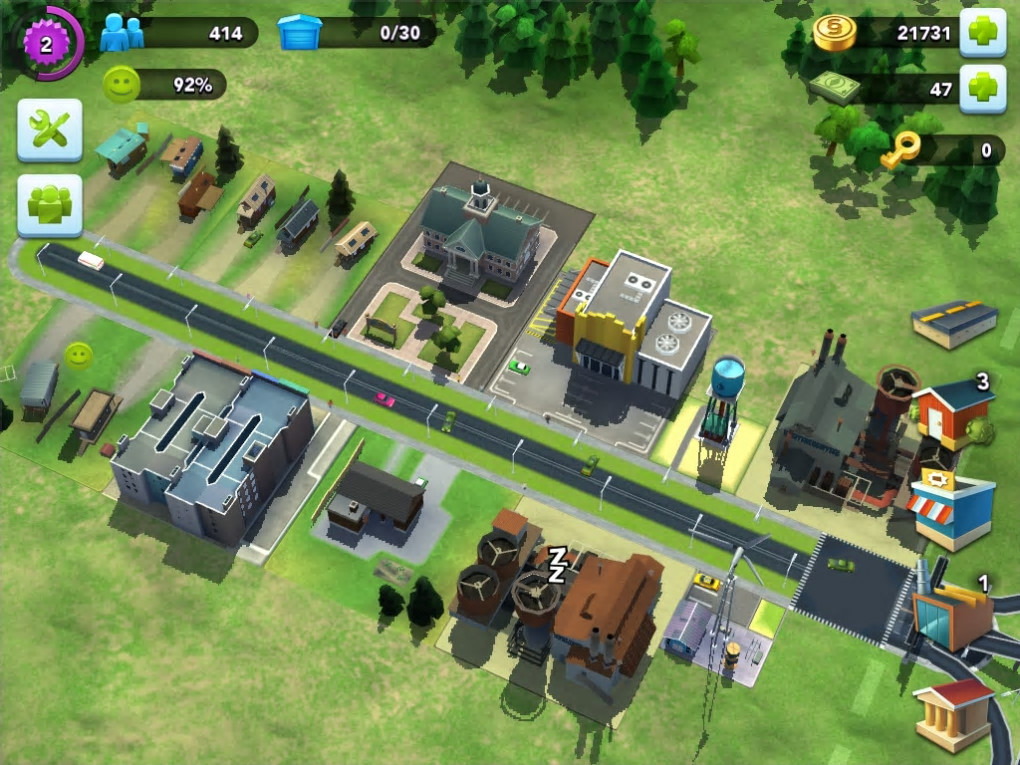1020x765 pixels.
Task: Open the green friends panel button
Action: coord(49,205)
